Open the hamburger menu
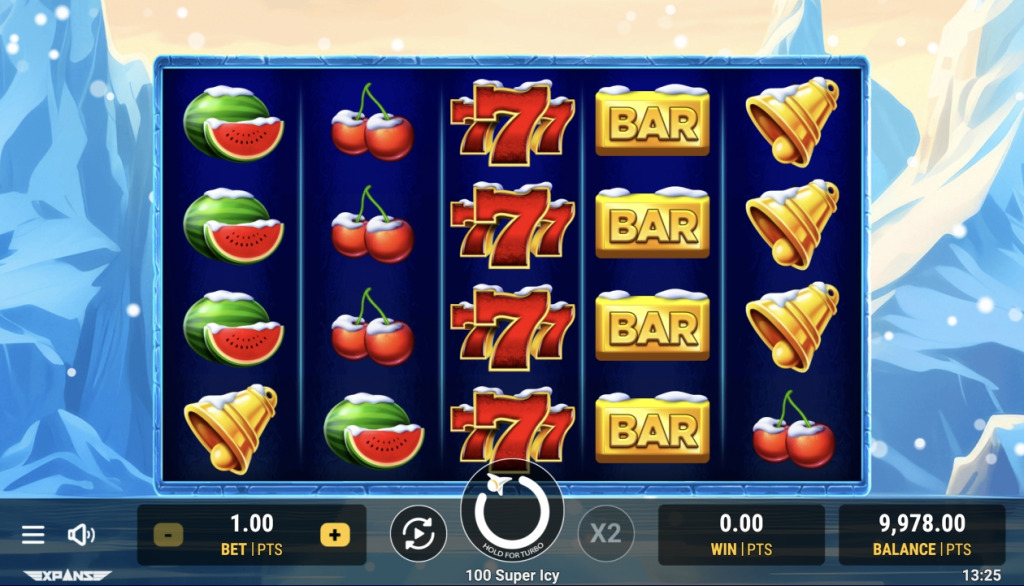Screen dimensions: 1024x586 (33, 535)
